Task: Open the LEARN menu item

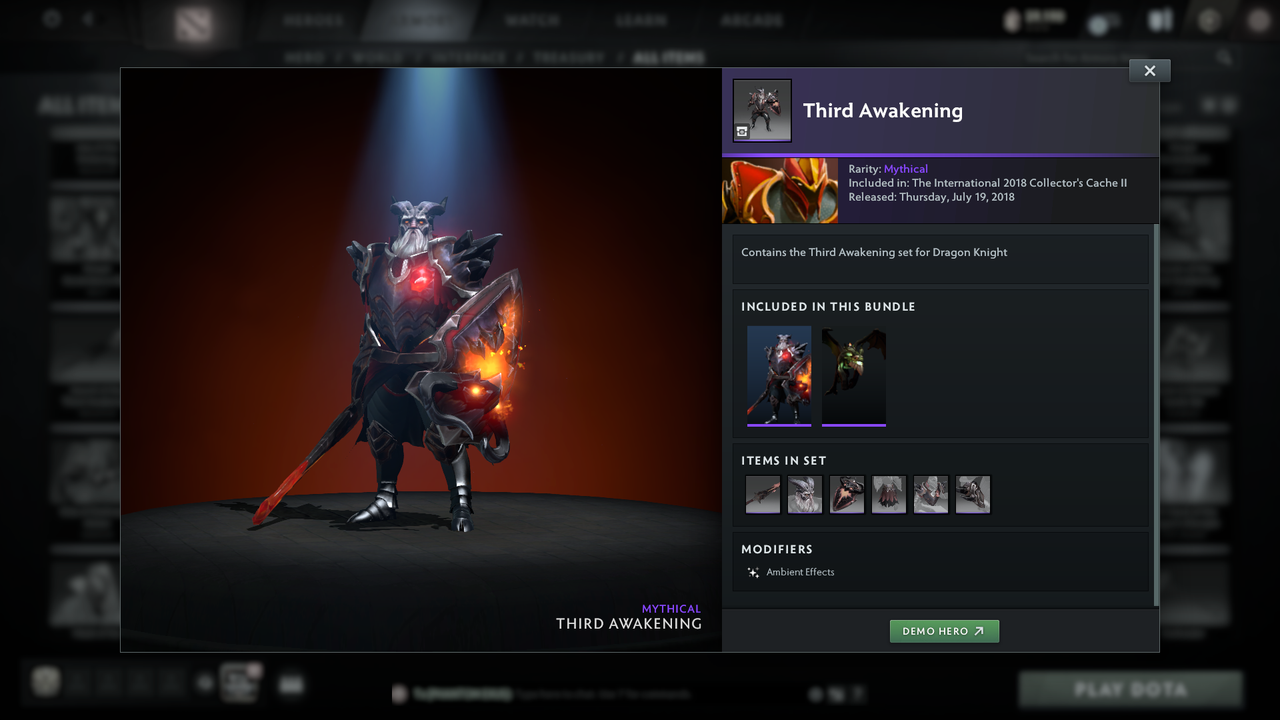Action: 641,18
